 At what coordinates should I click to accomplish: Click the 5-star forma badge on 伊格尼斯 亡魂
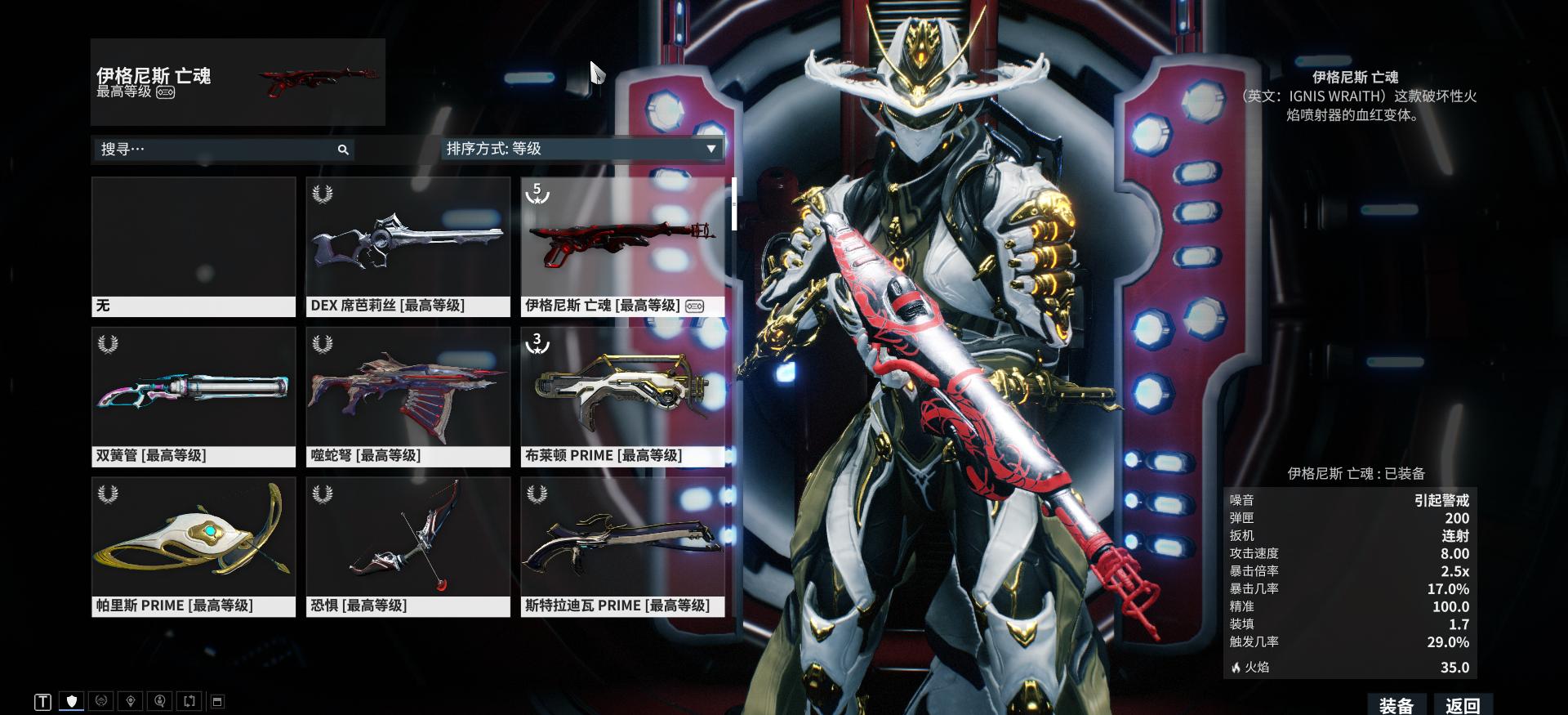tap(537, 193)
